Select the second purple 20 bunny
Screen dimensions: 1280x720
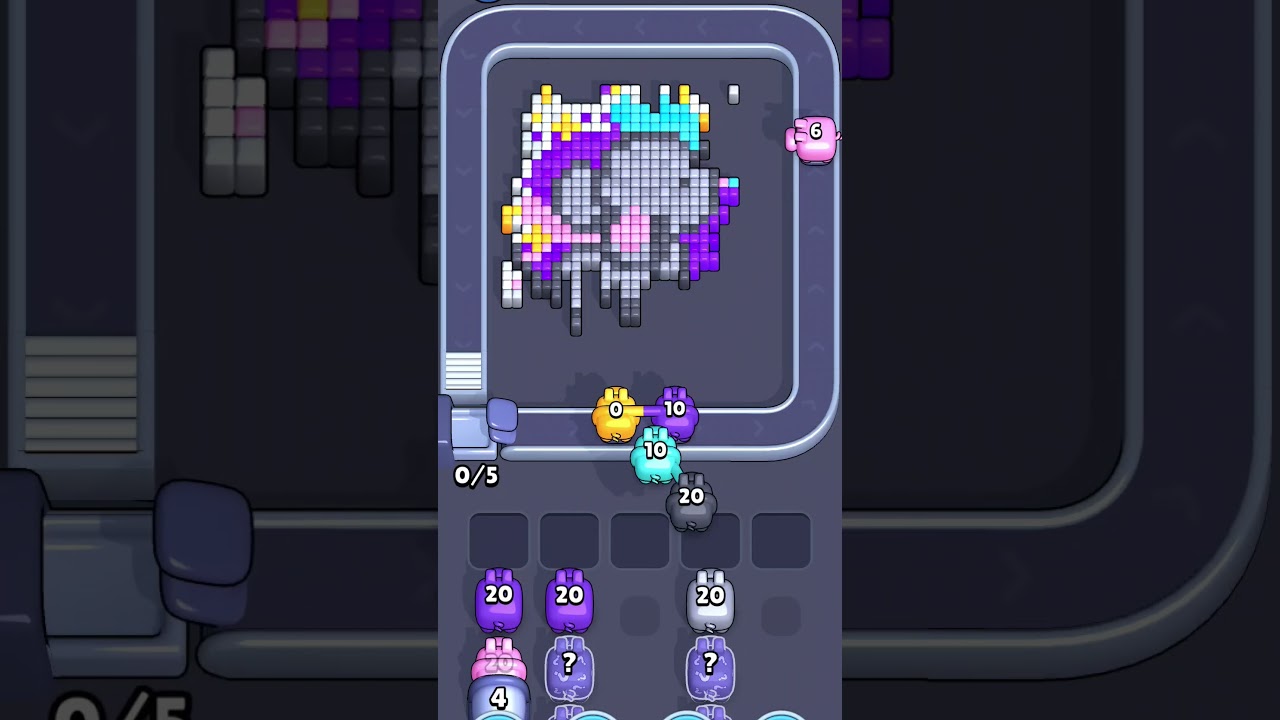[568, 598]
